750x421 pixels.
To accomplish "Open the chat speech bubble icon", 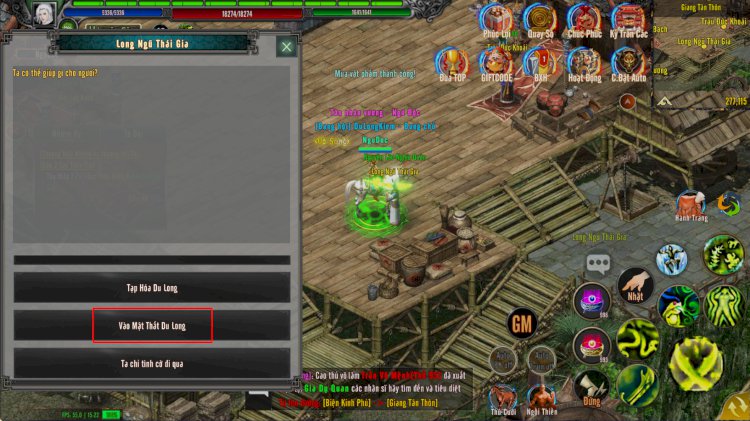I will click(599, 264).
